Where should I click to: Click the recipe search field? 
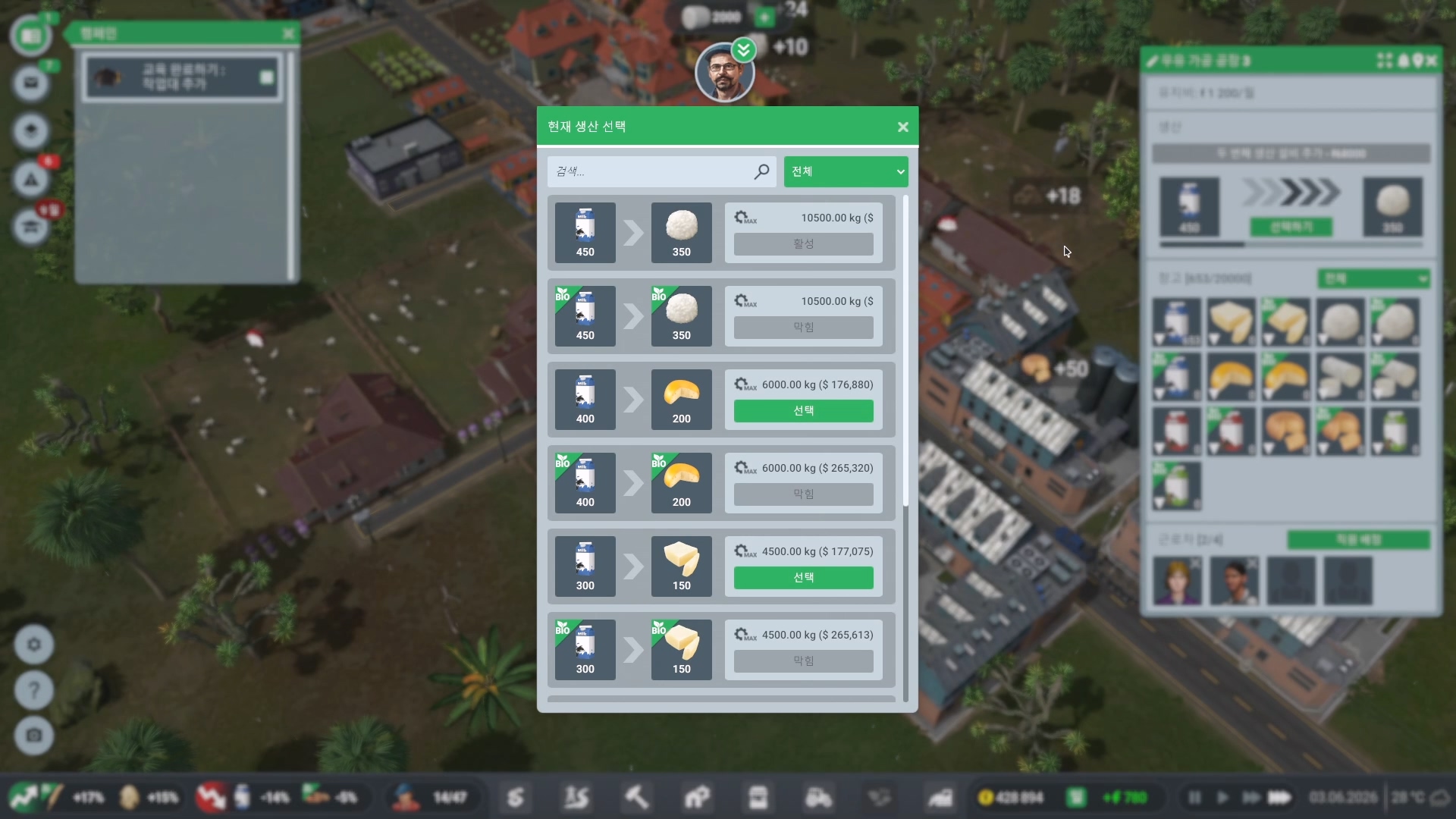(652, 171)
